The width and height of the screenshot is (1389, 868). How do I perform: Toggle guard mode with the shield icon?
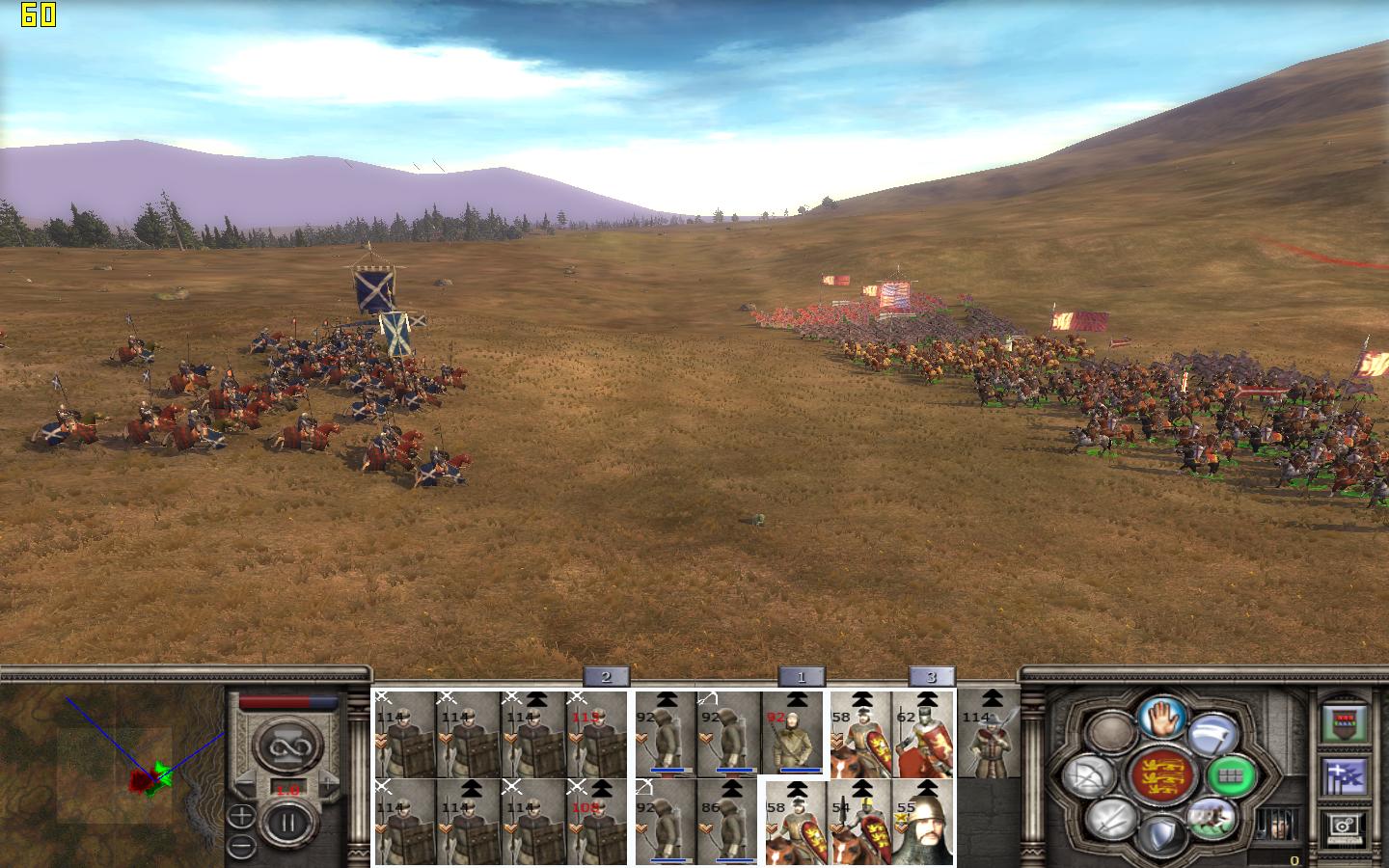(1161, 835)
